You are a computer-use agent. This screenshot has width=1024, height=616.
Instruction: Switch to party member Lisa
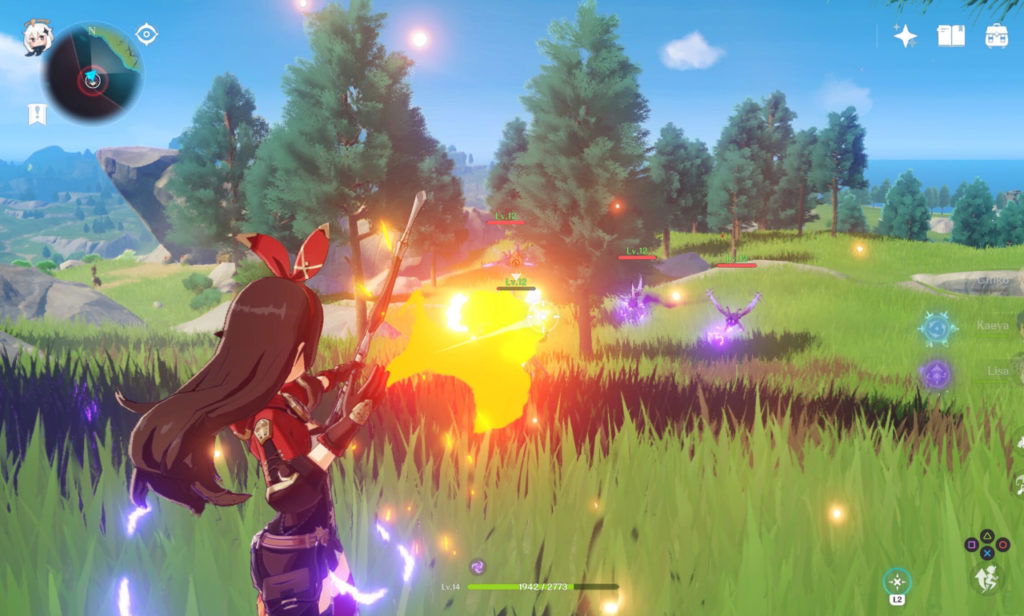click(937, 374)
